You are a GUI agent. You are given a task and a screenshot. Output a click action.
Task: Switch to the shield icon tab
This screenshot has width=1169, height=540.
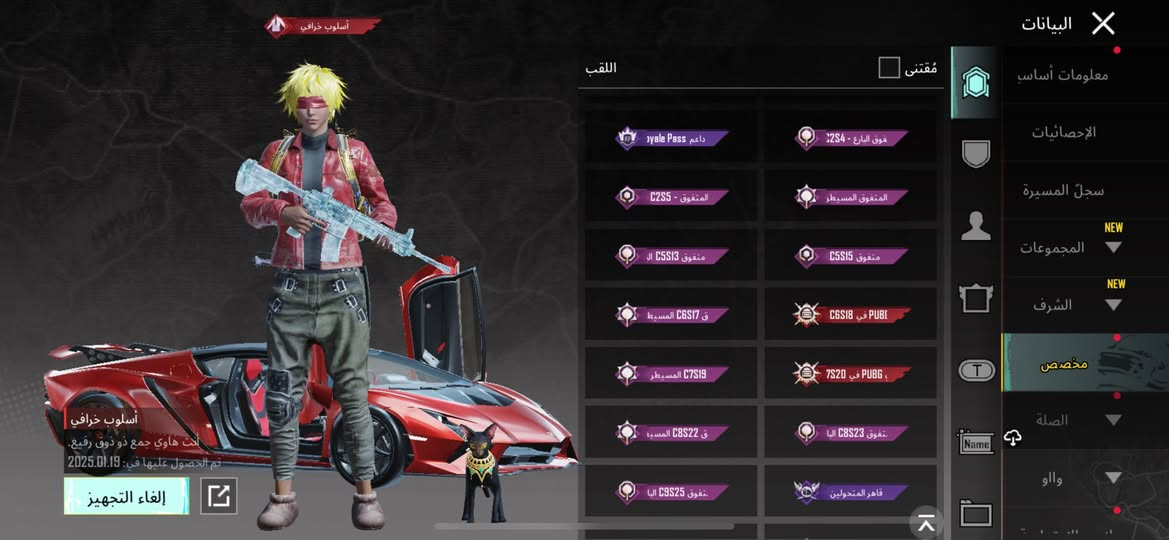(x=975, y=153)
